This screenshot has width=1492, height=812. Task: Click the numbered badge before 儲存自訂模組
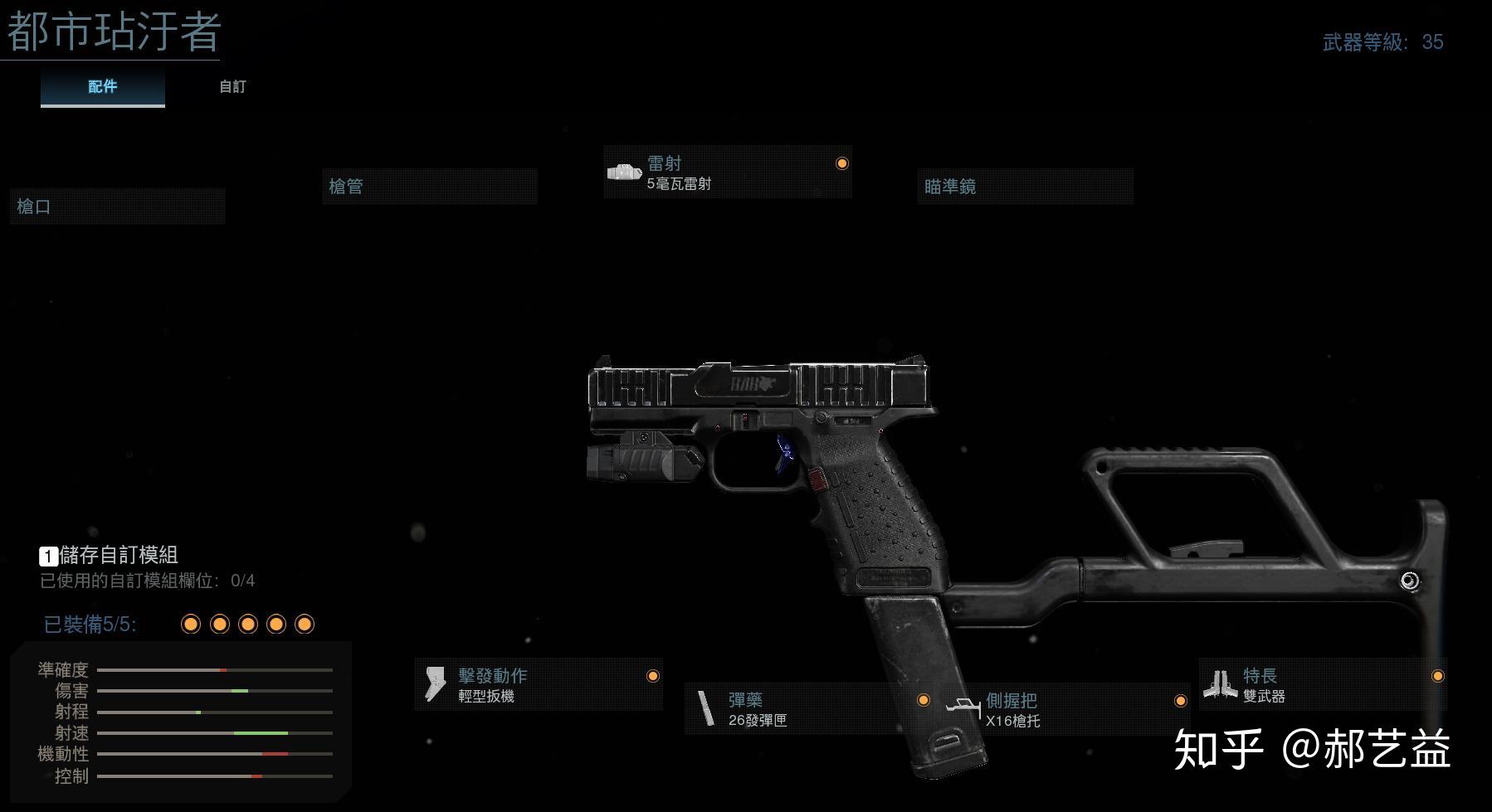[x=47, y=557]
